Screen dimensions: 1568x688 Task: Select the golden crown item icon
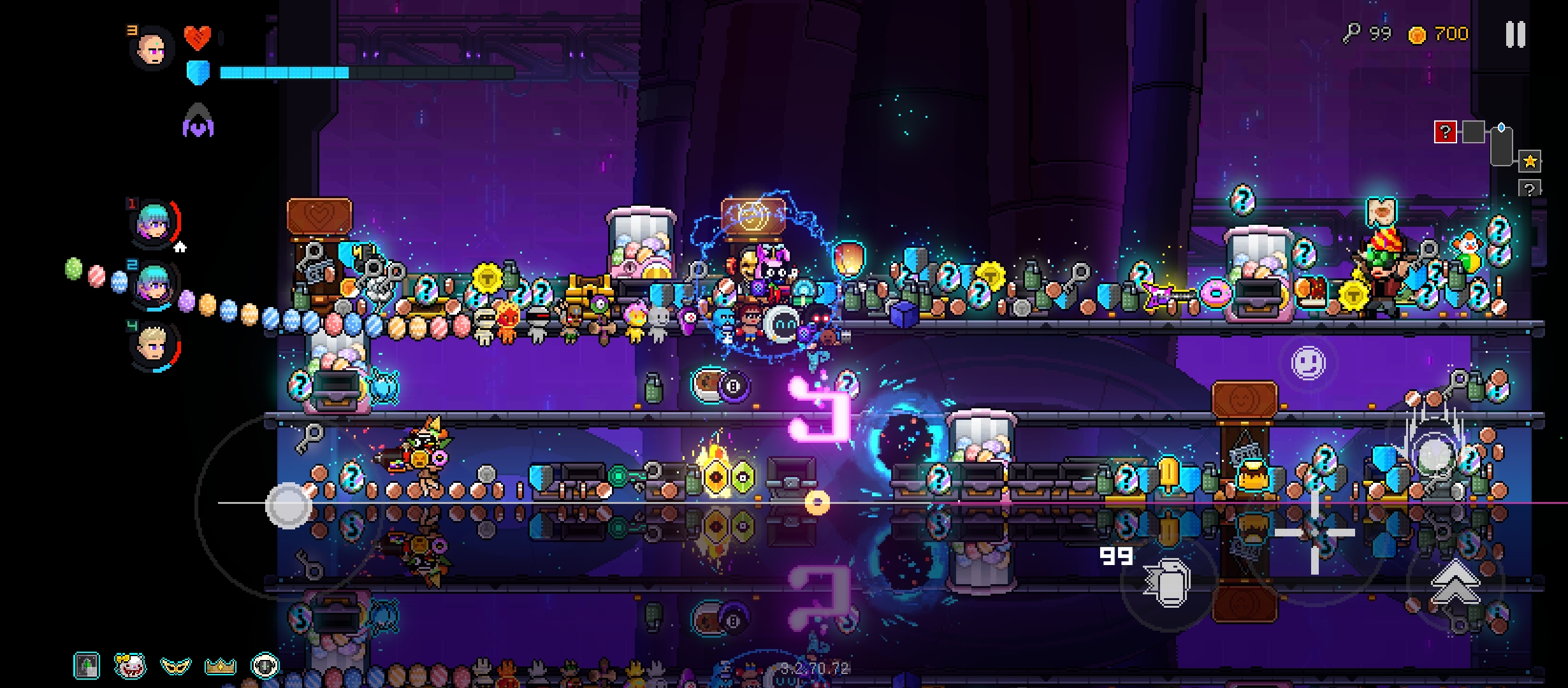tap(220, 666)
